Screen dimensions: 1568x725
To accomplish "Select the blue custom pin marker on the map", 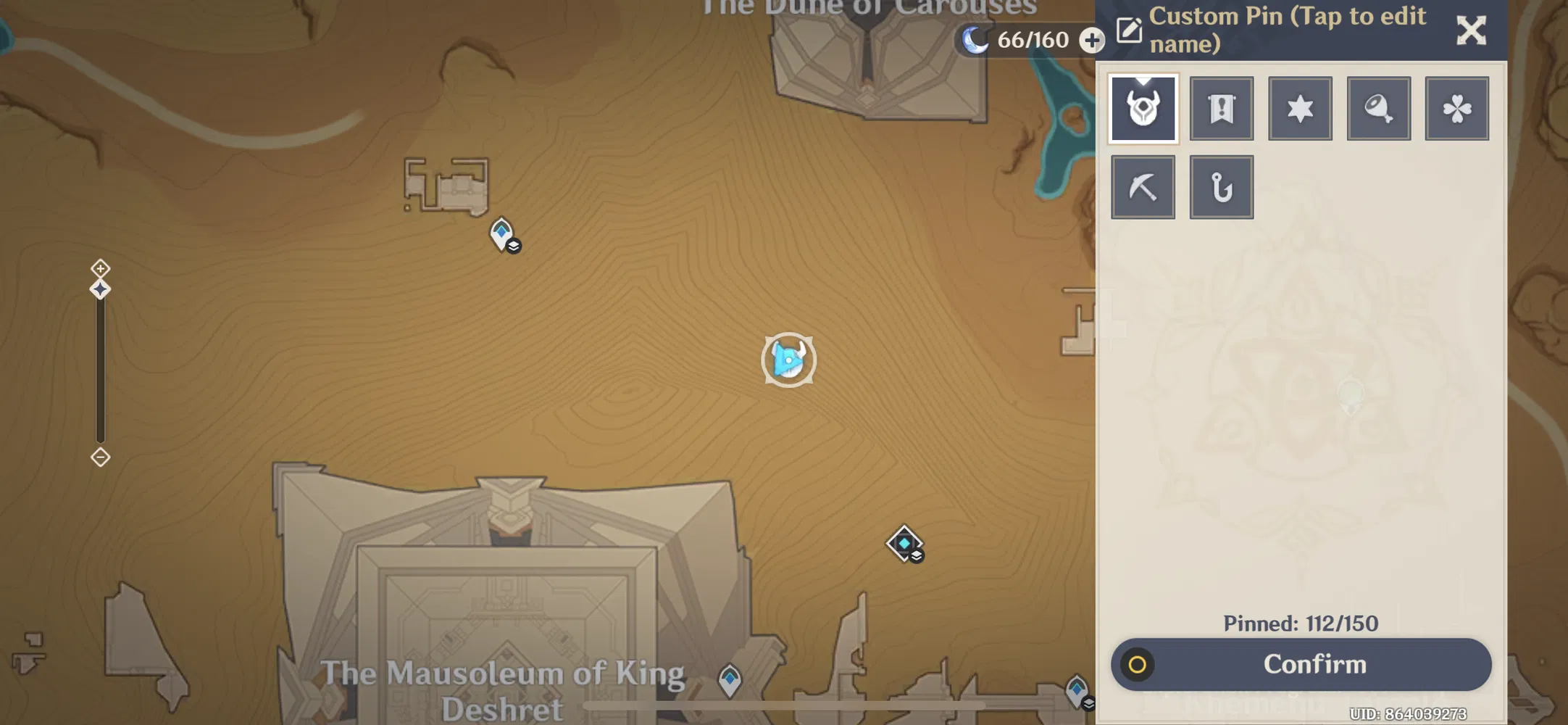I will coord(789,360).
